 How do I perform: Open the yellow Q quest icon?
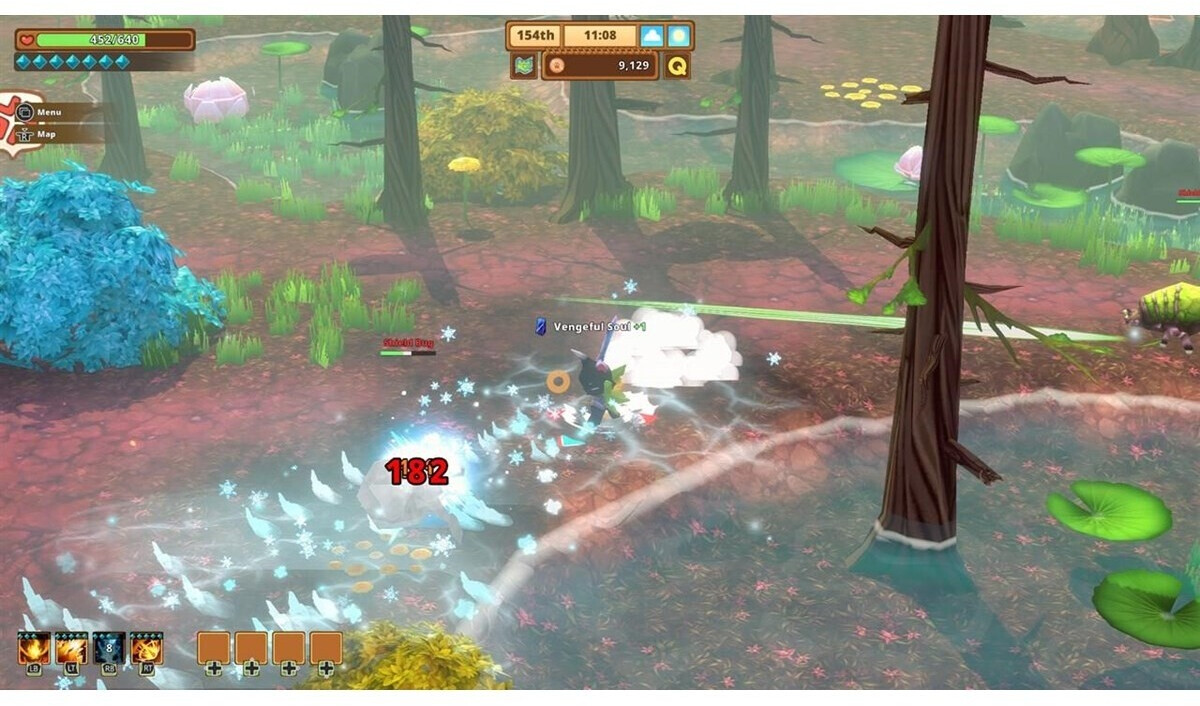(x=678, y=67)
